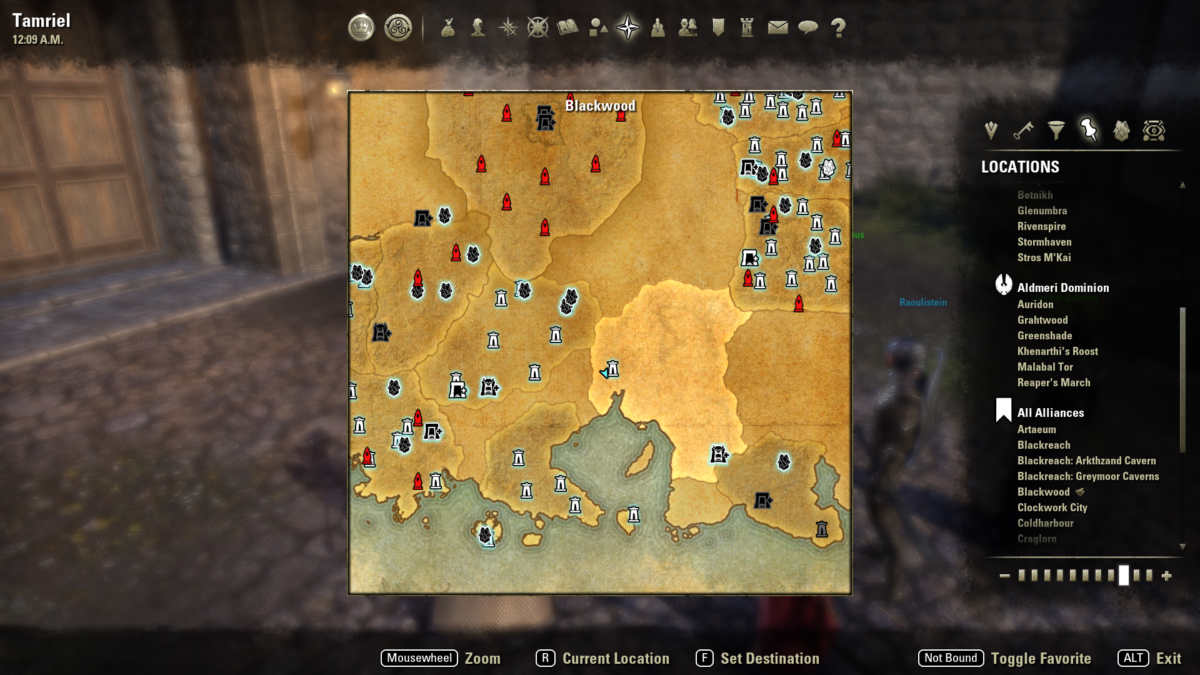This screenshot has width=1200, height=675.
Task: Click the map zoom-out minus button
Action: (x=1004, y=576)
